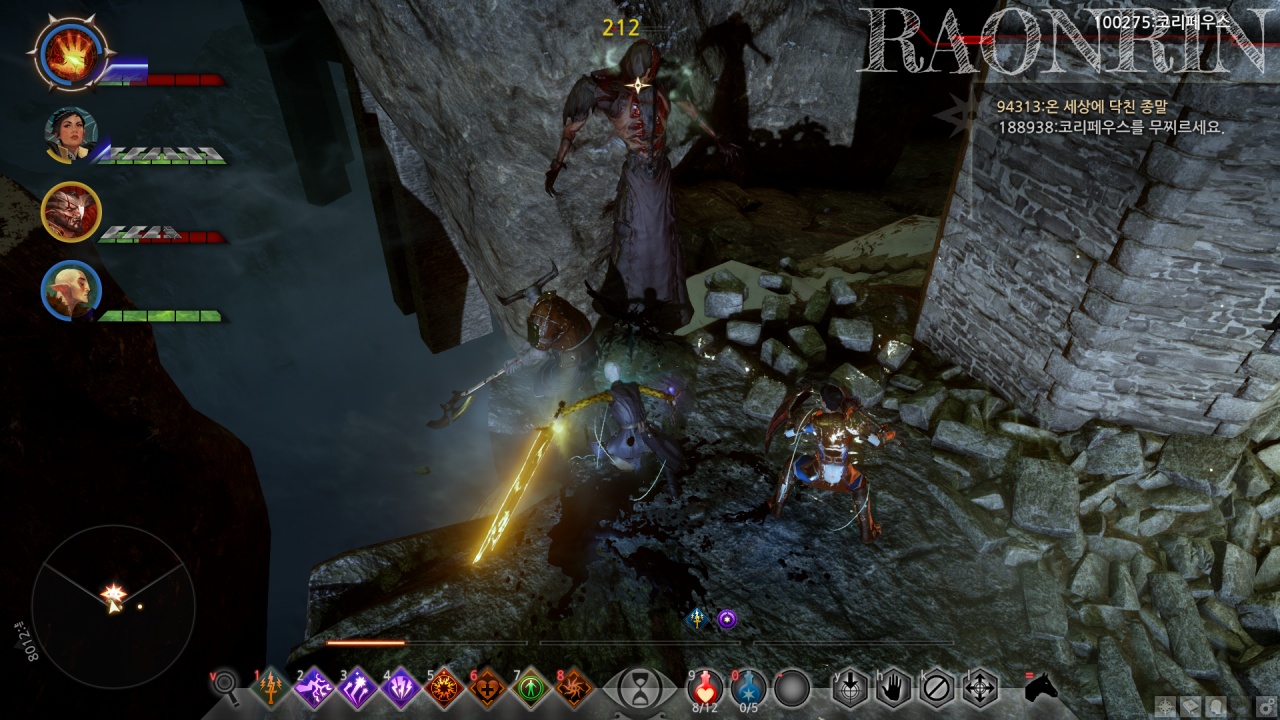The width and height of the screenshot is (1280, 720).
Task: Use the purple chain lightning ability
Action: point(315,688)
